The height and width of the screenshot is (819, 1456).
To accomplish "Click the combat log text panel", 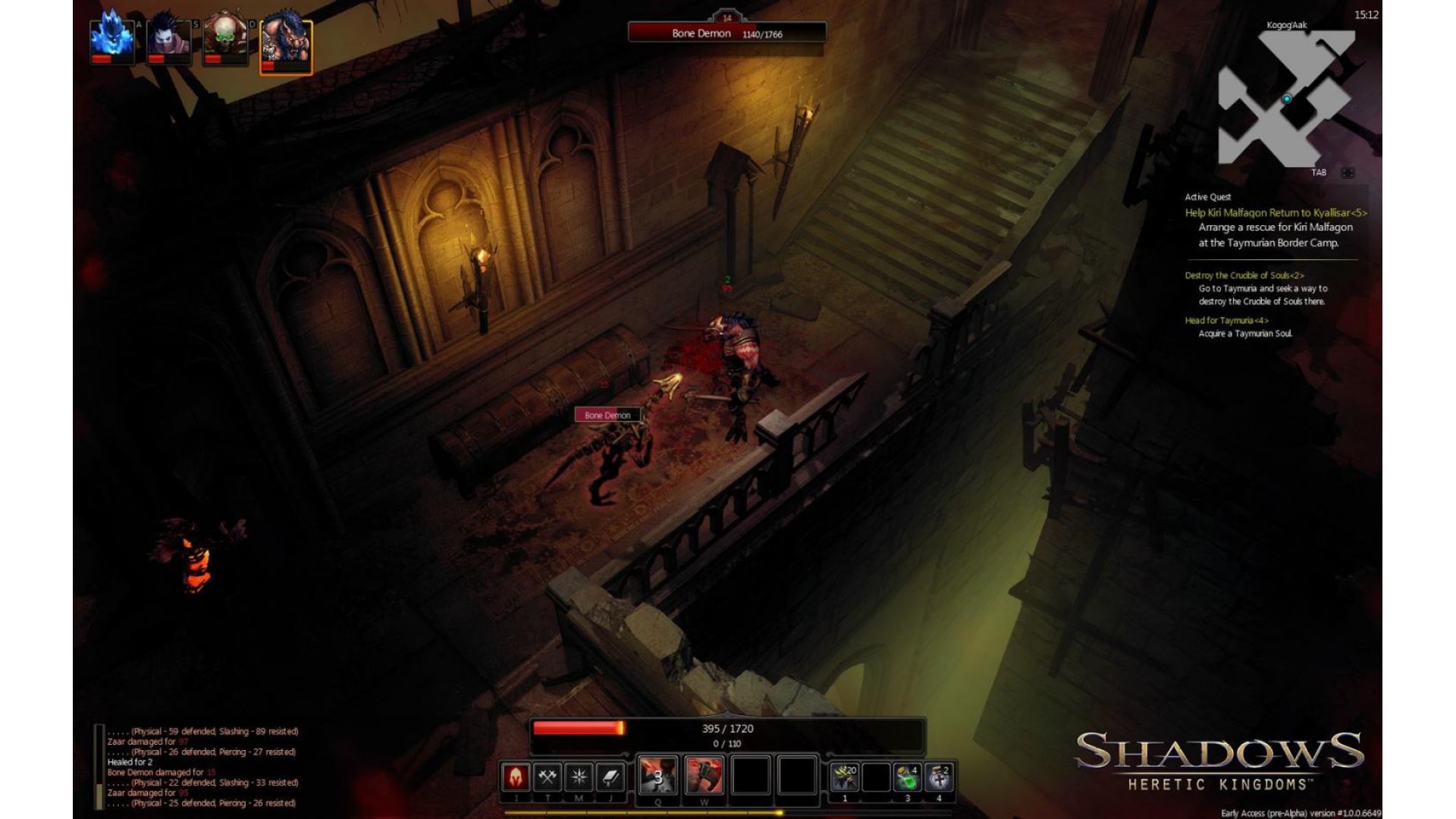I will [202, 767].
